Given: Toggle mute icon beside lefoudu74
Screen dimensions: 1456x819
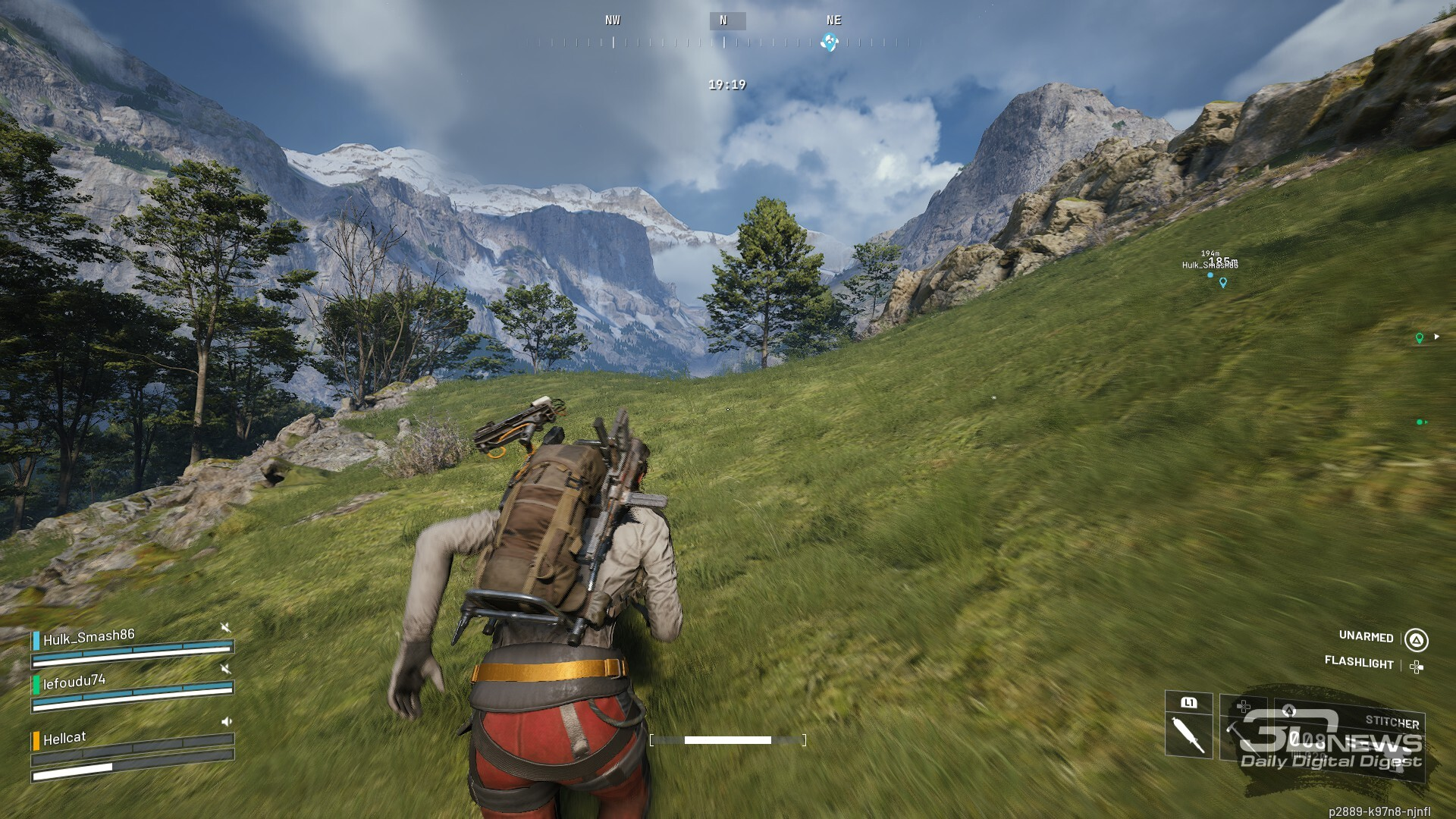Looking at the screenshot, I should [x=225, y=668].
